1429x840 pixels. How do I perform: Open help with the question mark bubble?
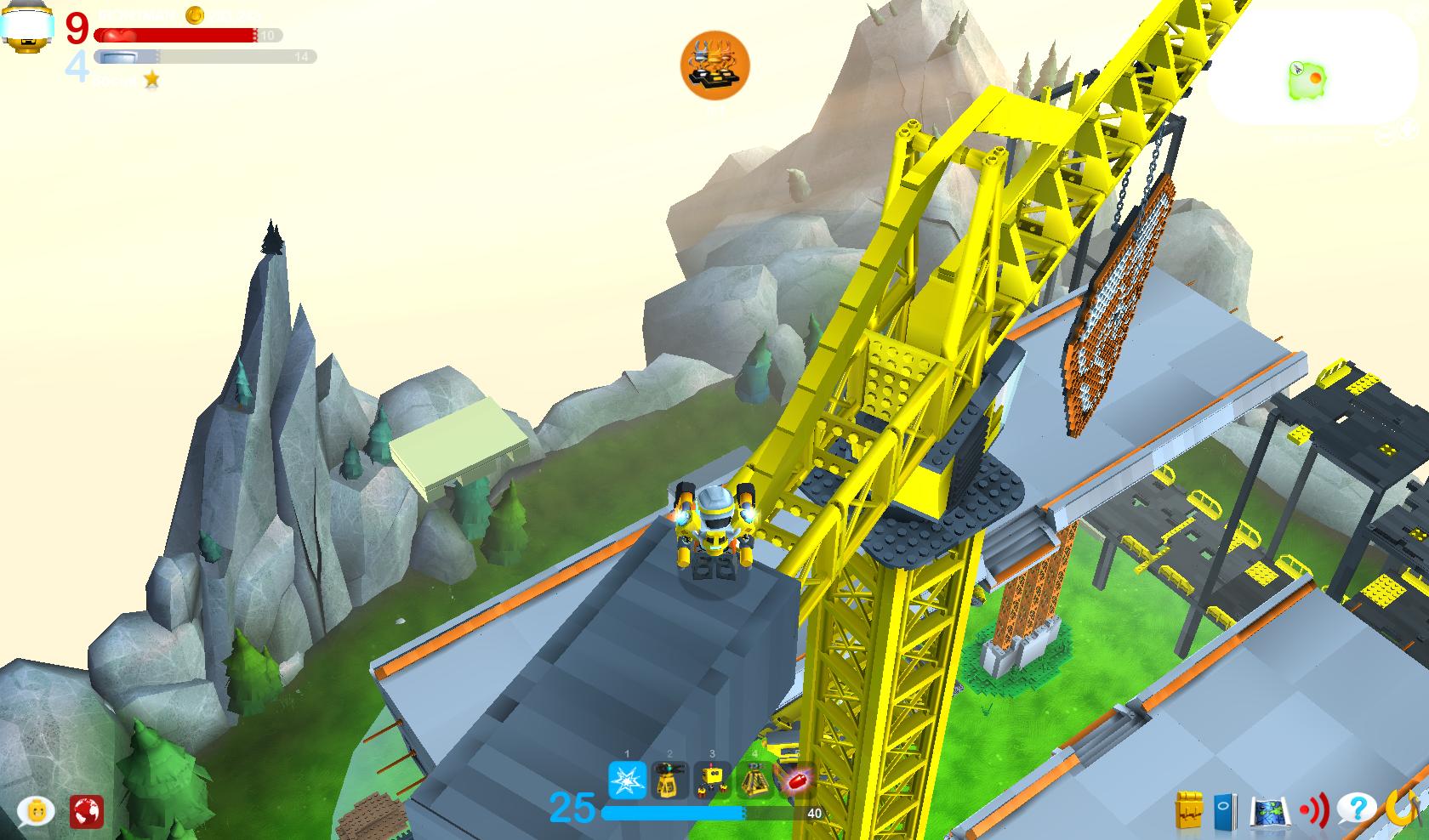coord(1356,809)
